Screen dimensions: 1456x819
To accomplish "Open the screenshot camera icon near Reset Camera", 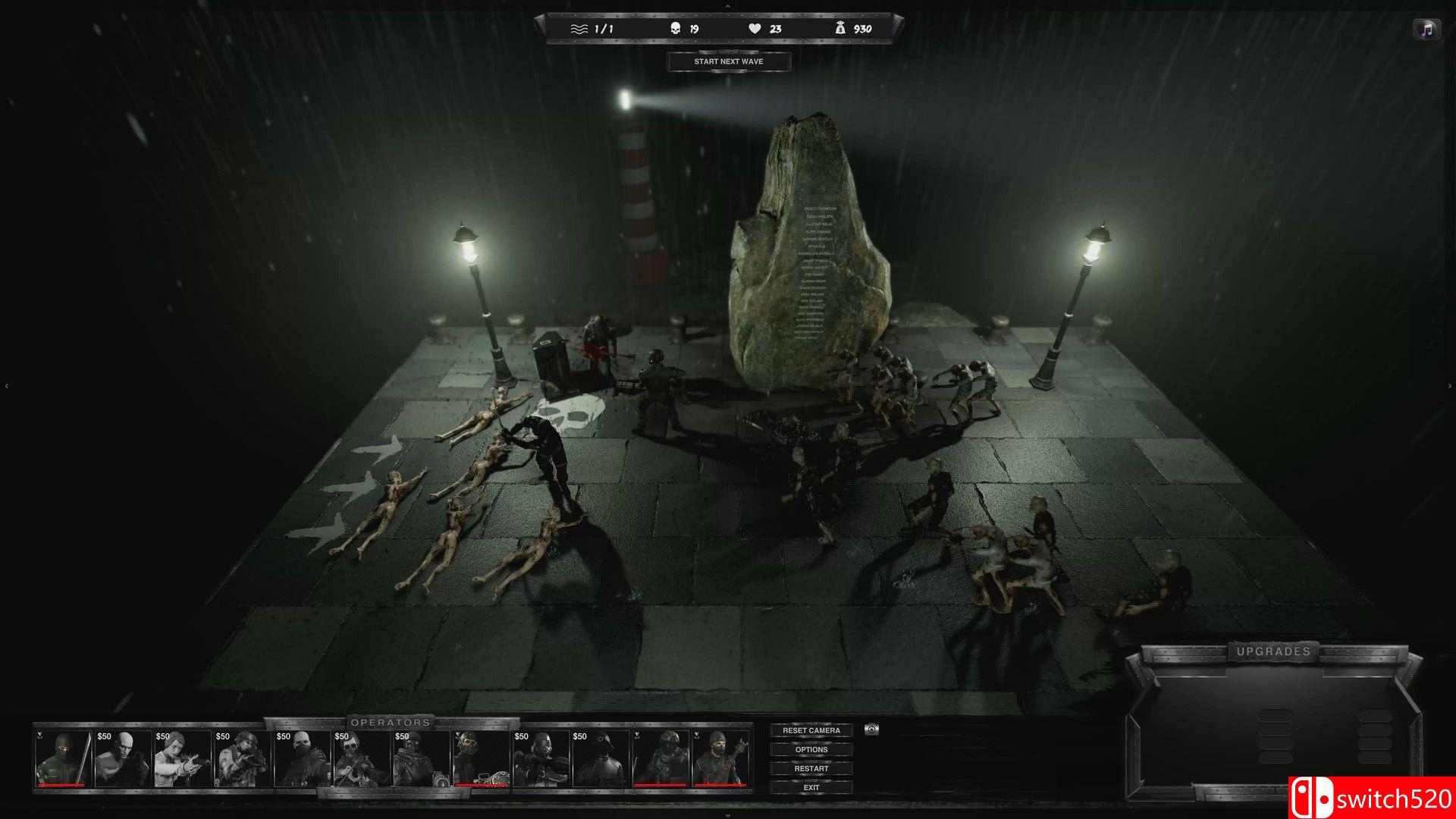I will click(871, 730).
